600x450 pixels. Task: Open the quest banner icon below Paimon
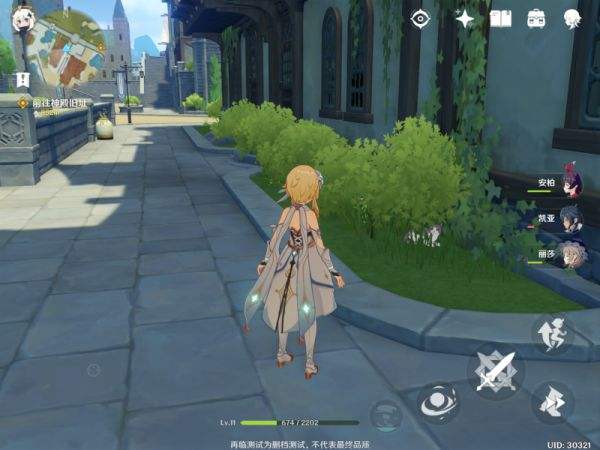pos(22,78)
